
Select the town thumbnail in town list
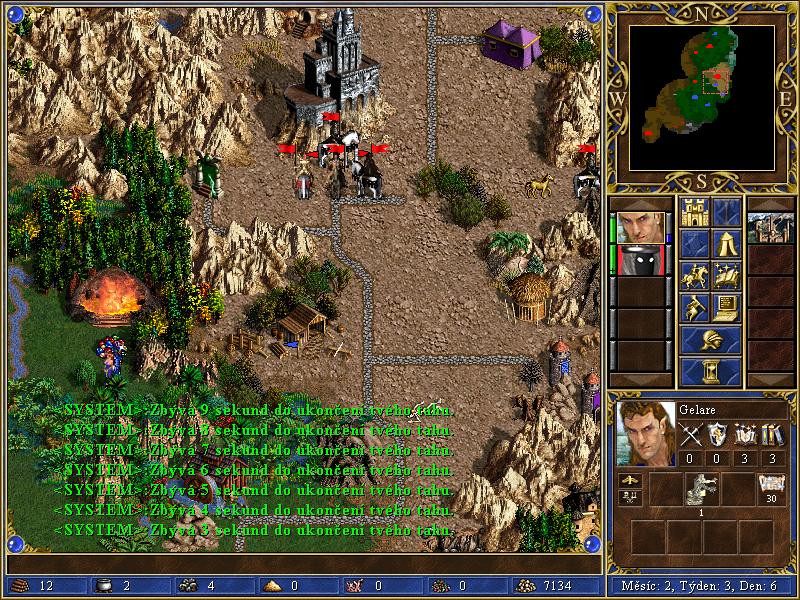771,228
